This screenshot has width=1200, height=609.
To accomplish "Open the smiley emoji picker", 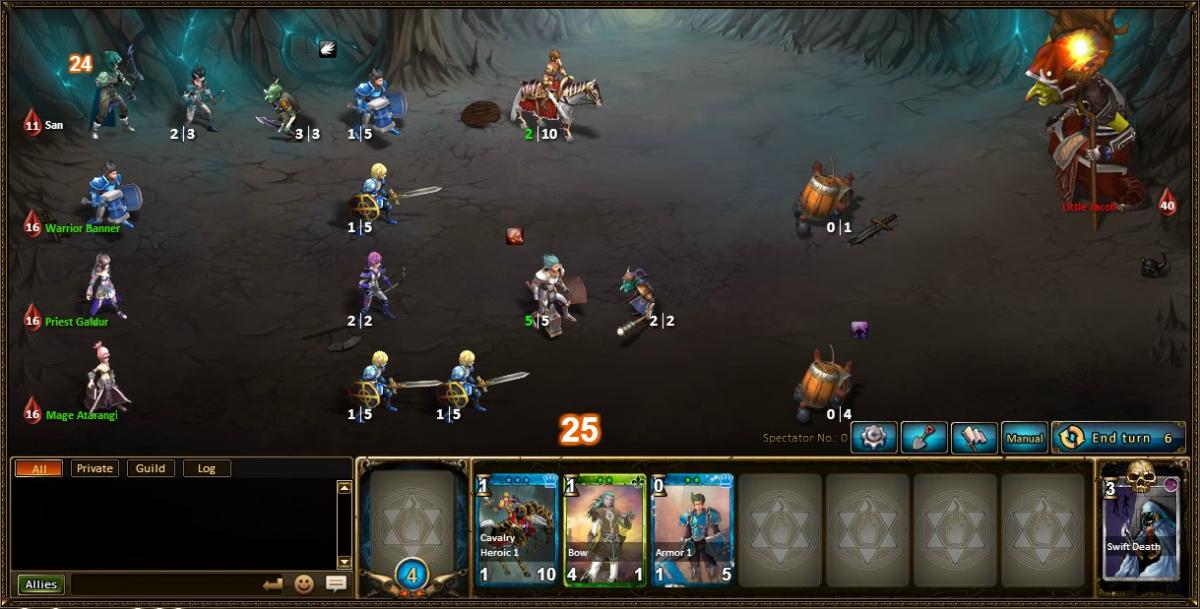I will point(304,584).
